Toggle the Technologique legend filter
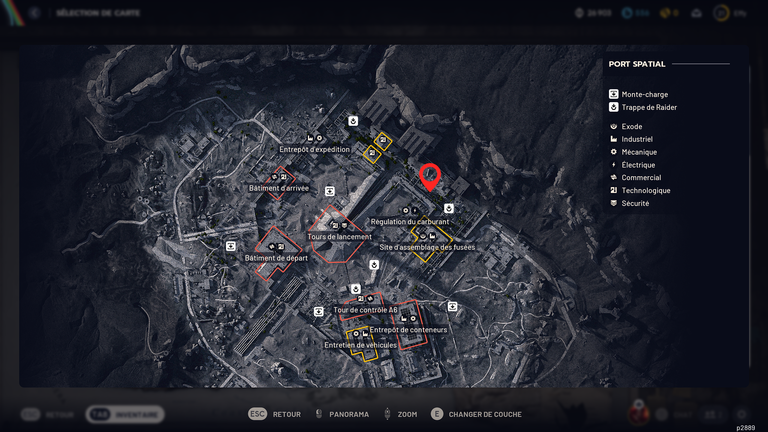Viewport: 768px width, 432px height. pyautogui.click(x=645, y=190)
